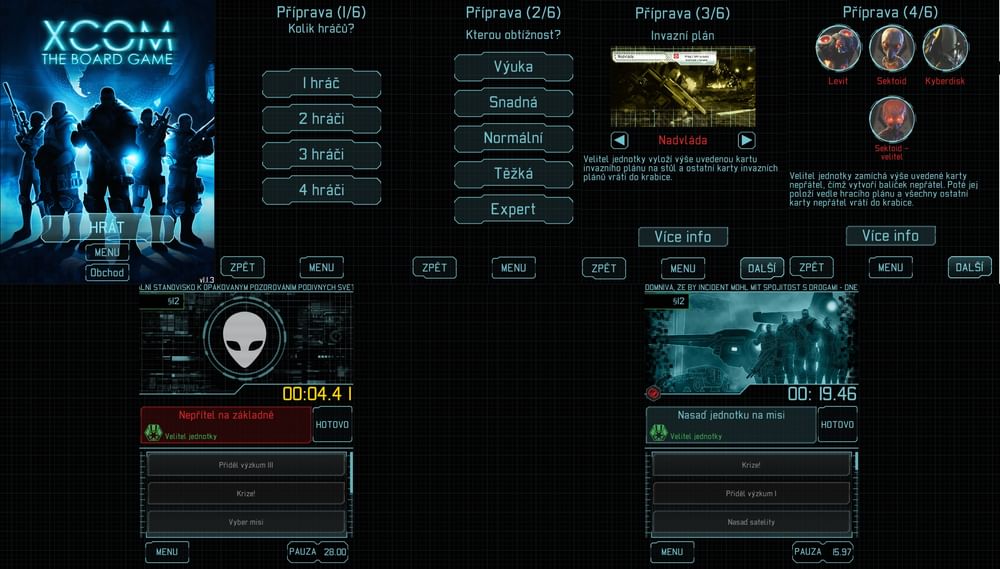Open the Obchod shop
1000x569 pixels.
pyautogui.click(x=107, y=273)
